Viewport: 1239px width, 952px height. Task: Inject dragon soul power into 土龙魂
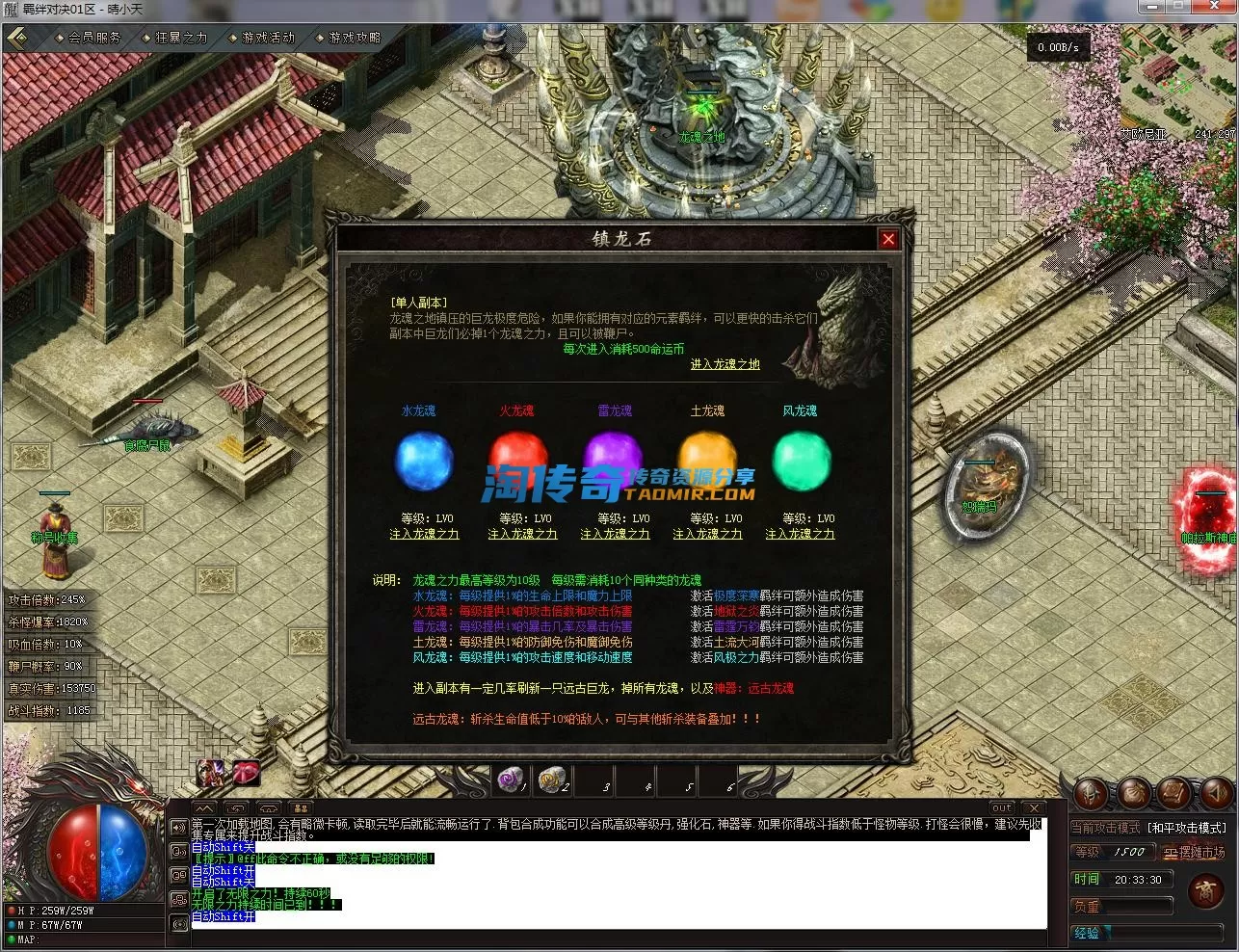(707, 534)
